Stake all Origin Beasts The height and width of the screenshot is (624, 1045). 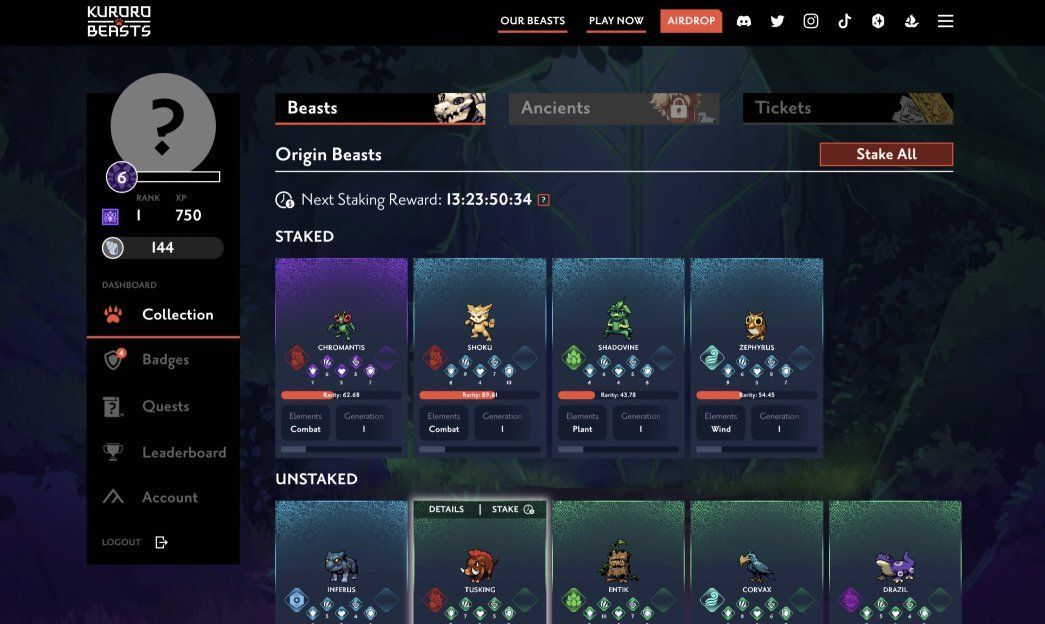click(886, 154)
